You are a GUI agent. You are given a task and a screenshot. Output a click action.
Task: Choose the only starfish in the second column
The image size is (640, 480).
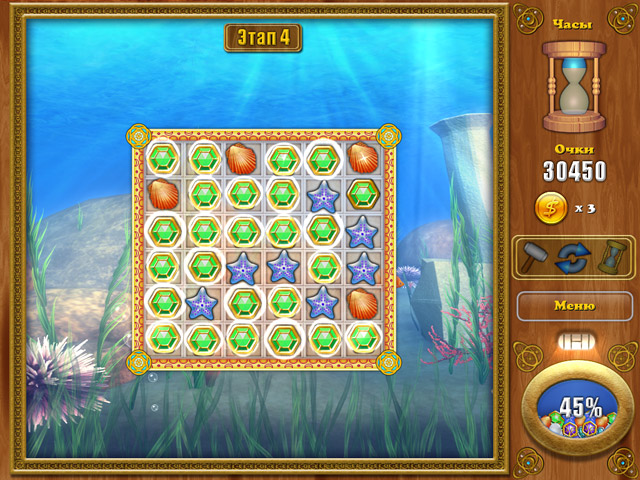[203, 300]
